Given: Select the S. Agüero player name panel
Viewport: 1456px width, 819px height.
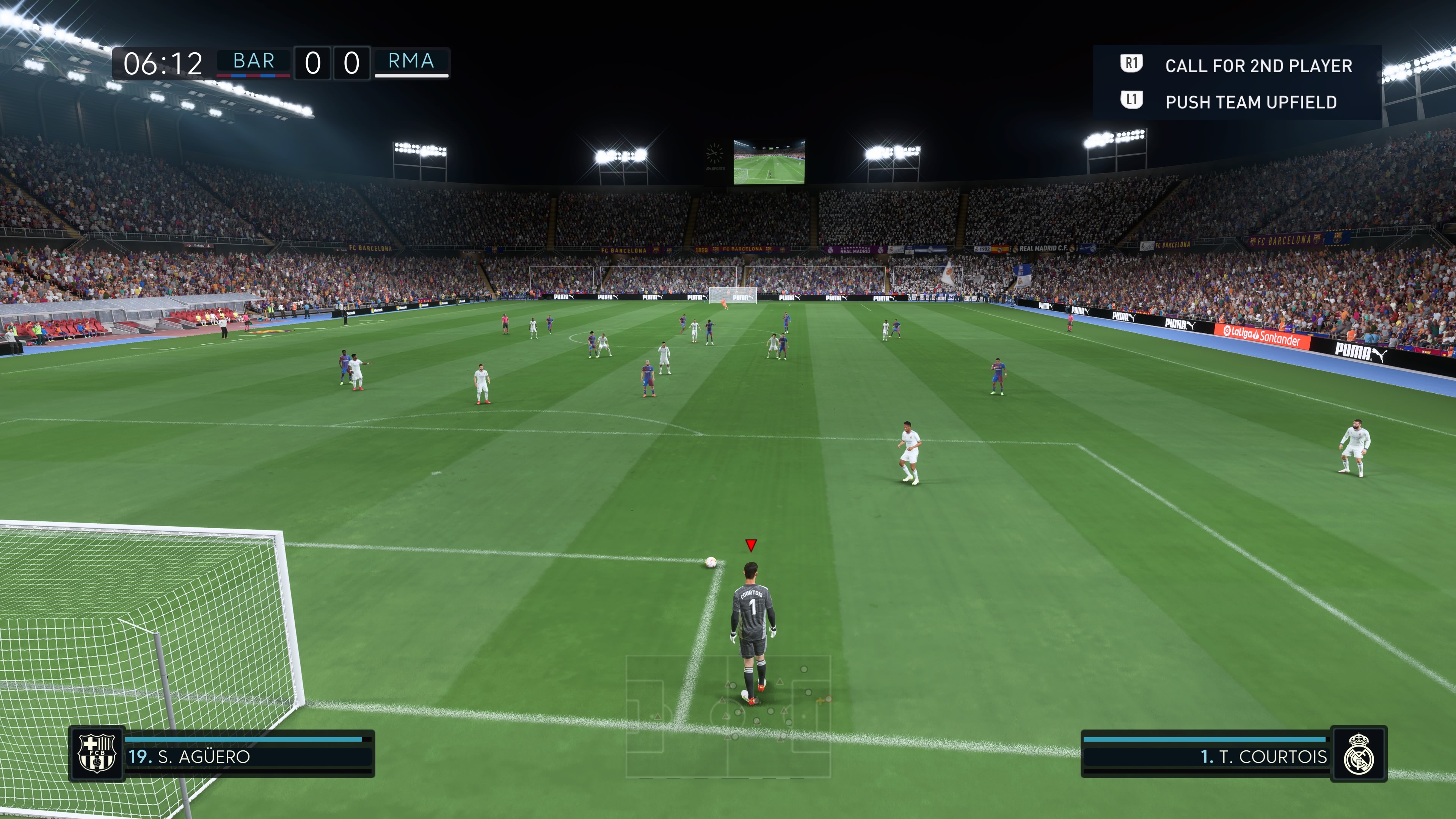Looking at the screenshot, I should coord(248,756).
